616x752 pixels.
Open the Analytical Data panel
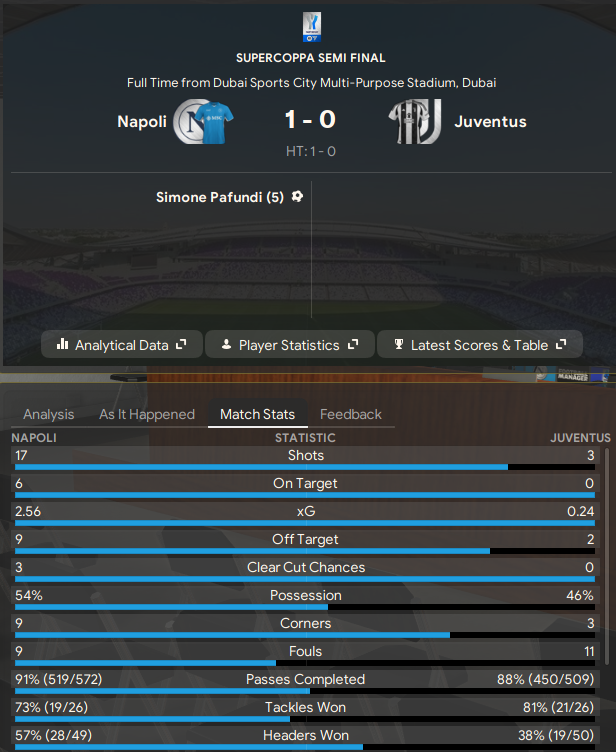coord(122,345)
